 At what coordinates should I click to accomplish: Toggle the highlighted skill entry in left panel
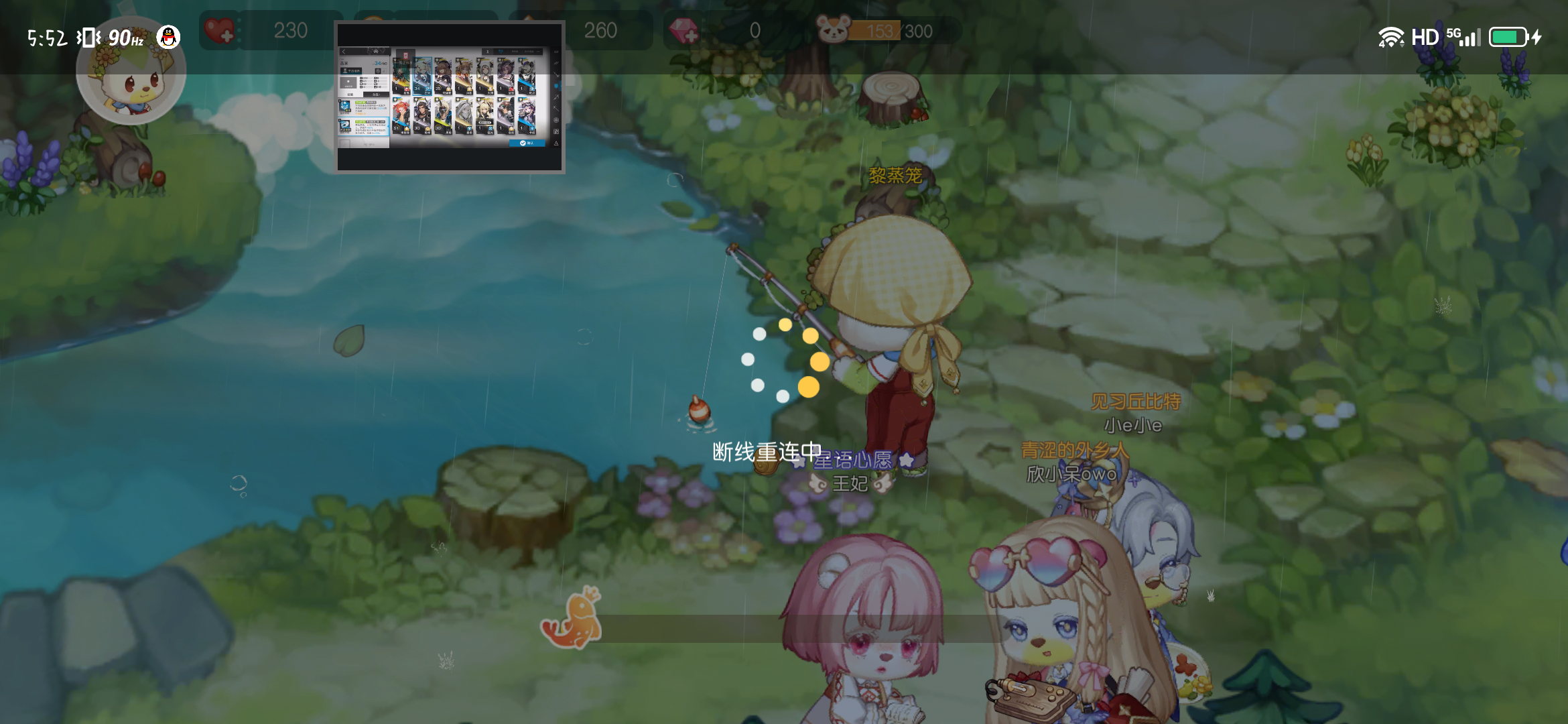pyautogui.click(x=364, y=126)
